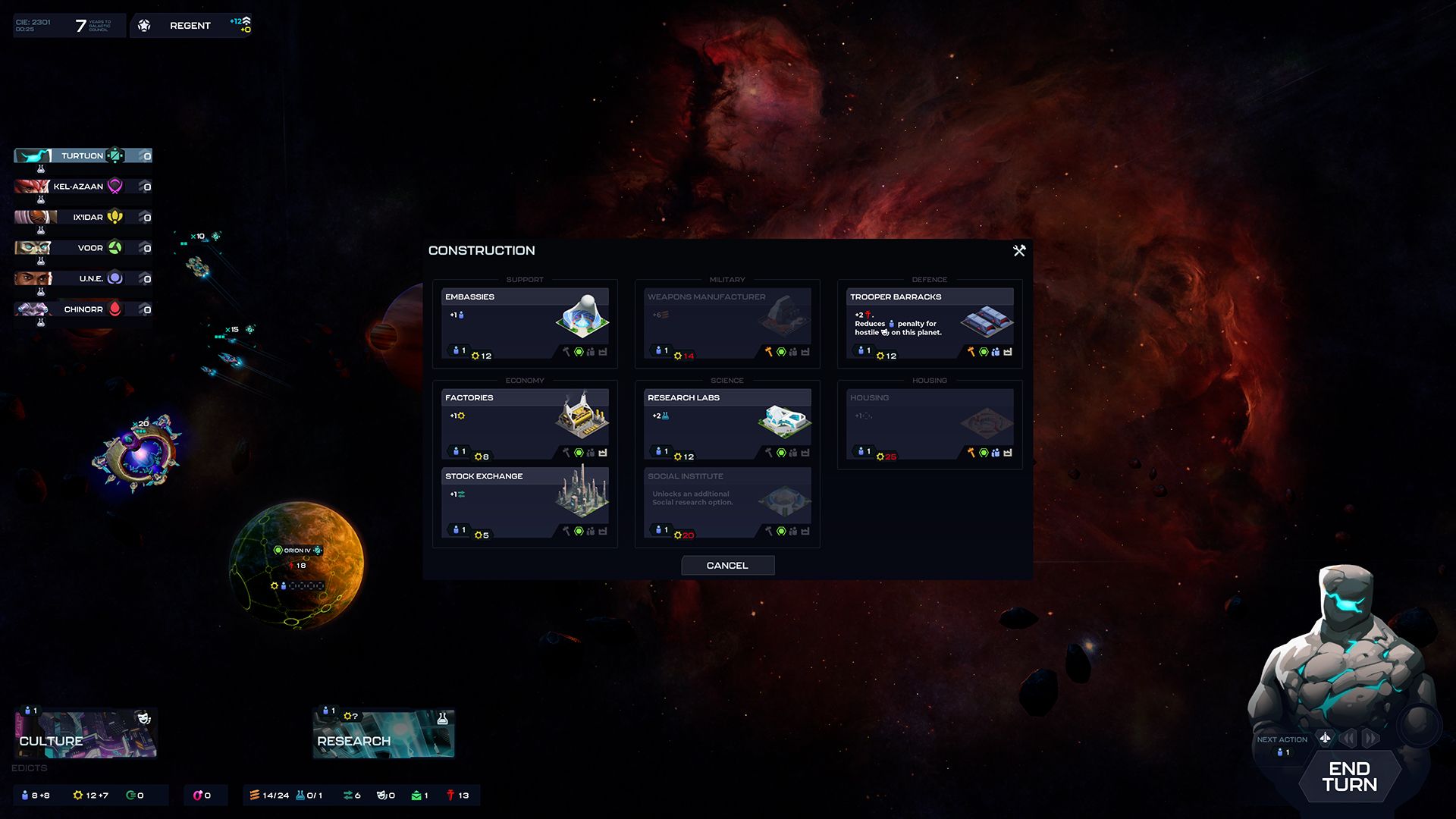Viewport: 1456px width, 819px height.
Task: Pick the Housing building card
Action: coord(930,424)
